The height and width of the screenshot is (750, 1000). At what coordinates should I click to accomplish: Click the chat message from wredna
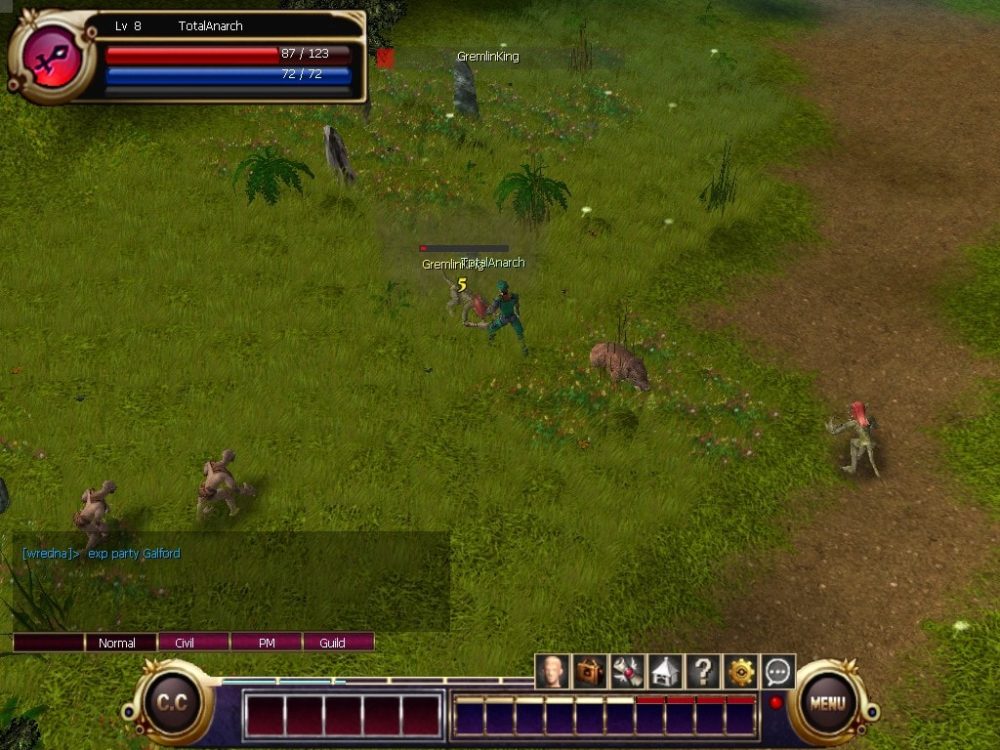(x=102, y=553)
